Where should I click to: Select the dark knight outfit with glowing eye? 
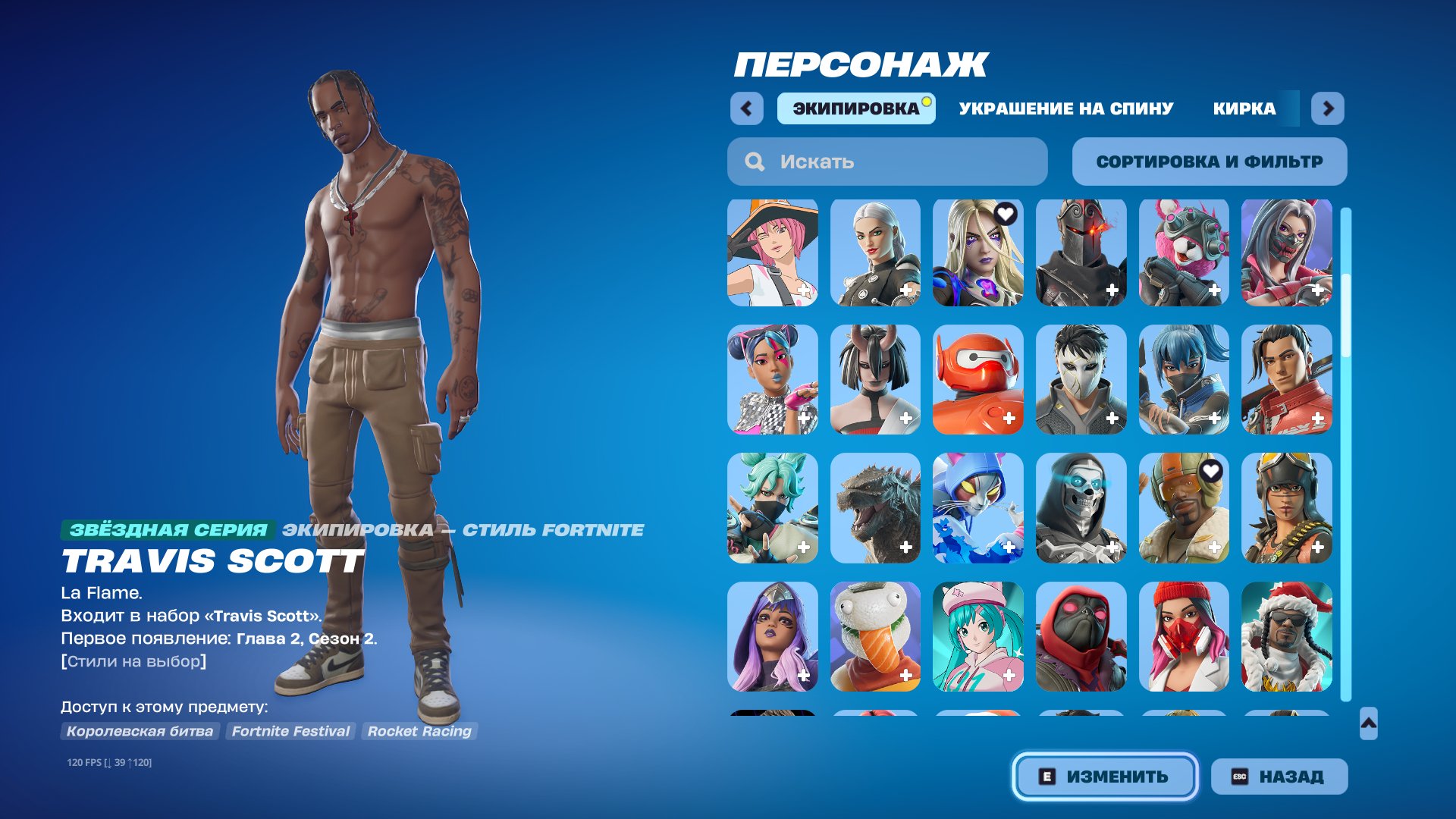pos(1082,251)
